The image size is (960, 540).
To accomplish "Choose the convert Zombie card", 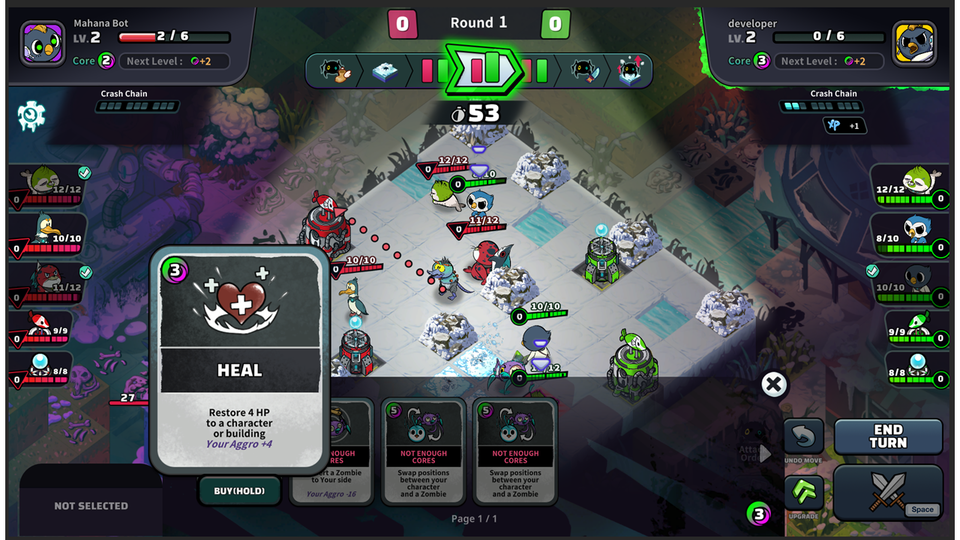I will pos(333,450).
